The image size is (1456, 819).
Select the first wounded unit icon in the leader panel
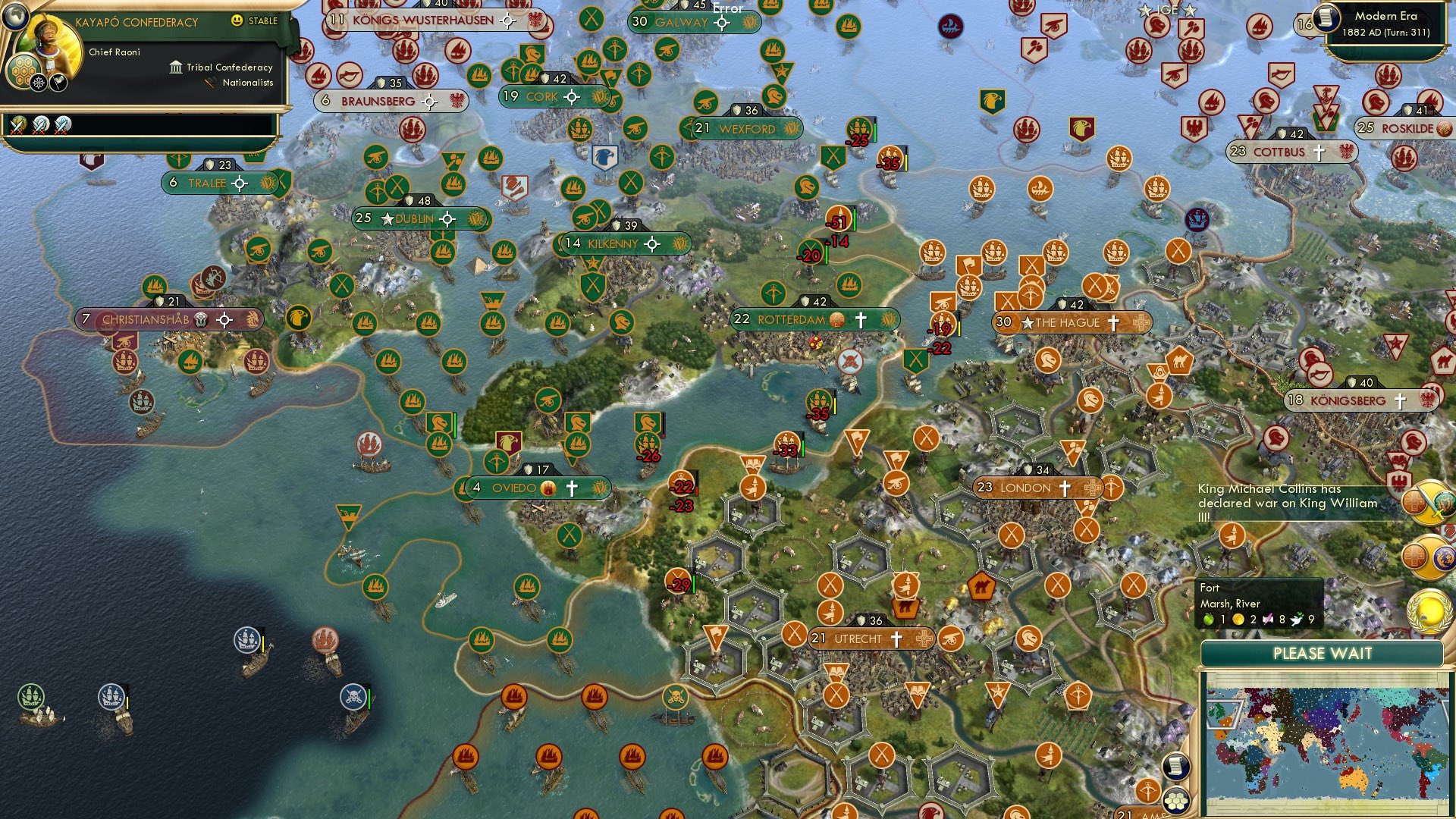click(17, 126)
